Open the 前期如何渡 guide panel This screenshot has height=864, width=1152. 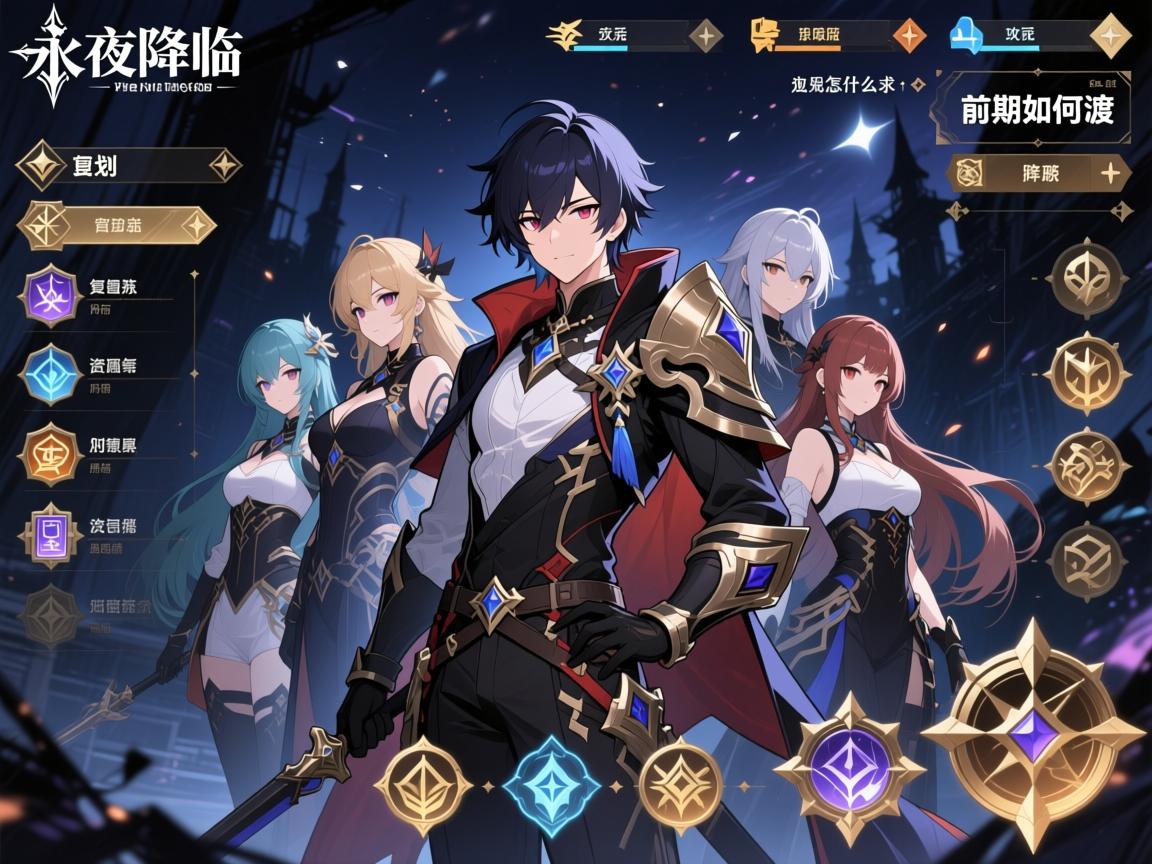[1036, 109]
